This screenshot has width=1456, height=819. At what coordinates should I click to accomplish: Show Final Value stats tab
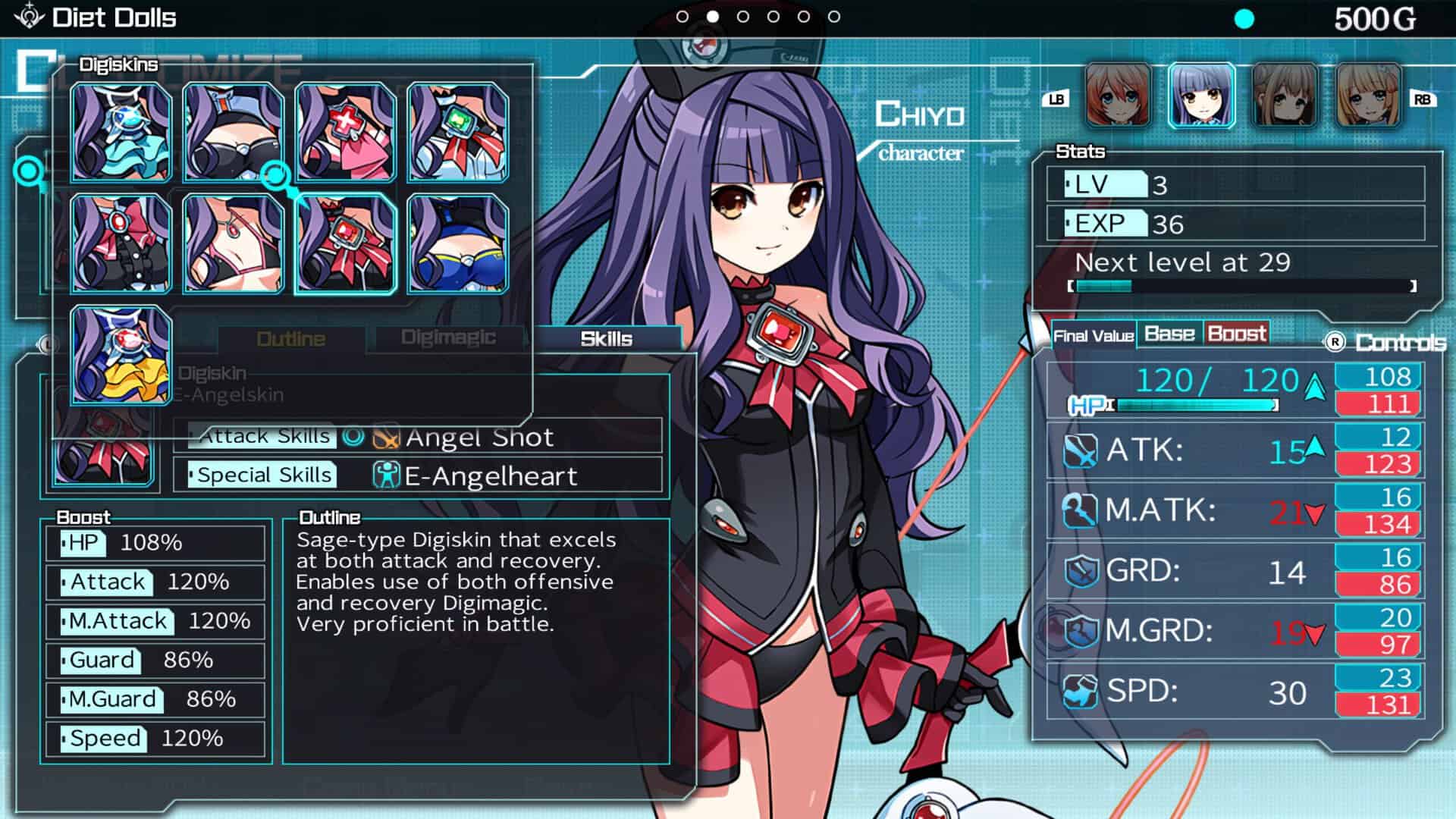tap(1093, 336)
